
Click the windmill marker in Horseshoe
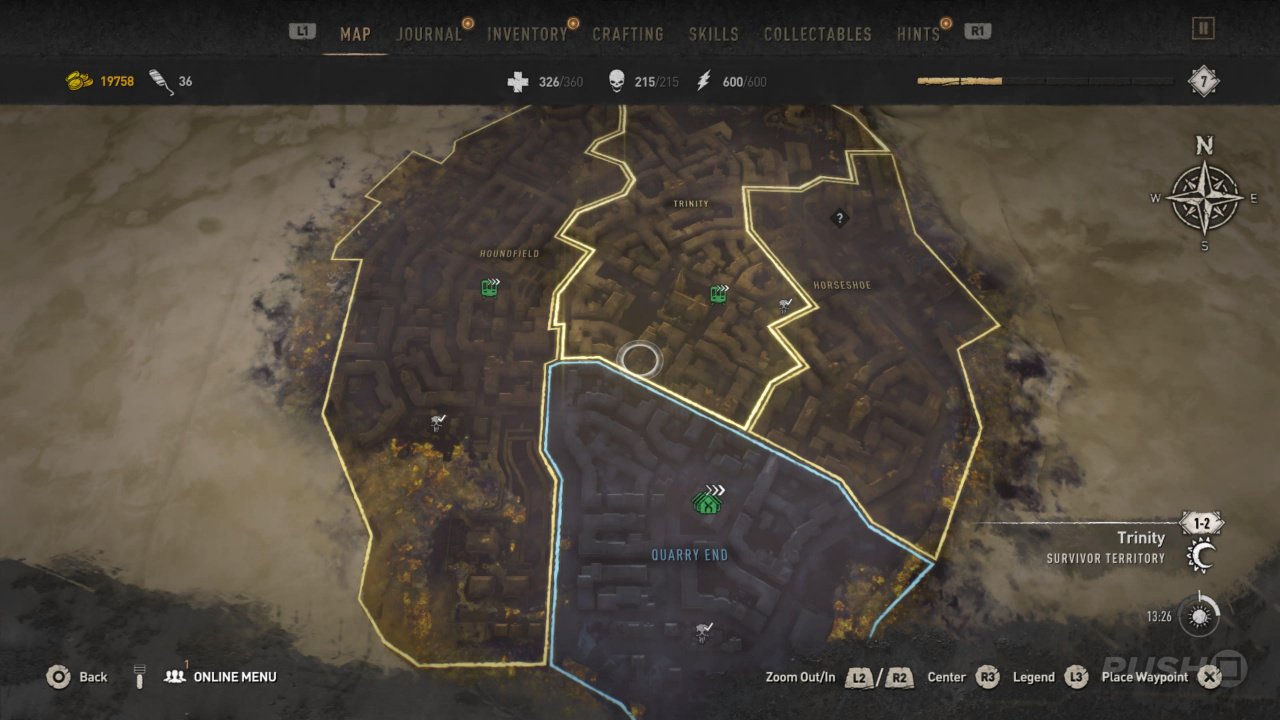coord(785,305)
